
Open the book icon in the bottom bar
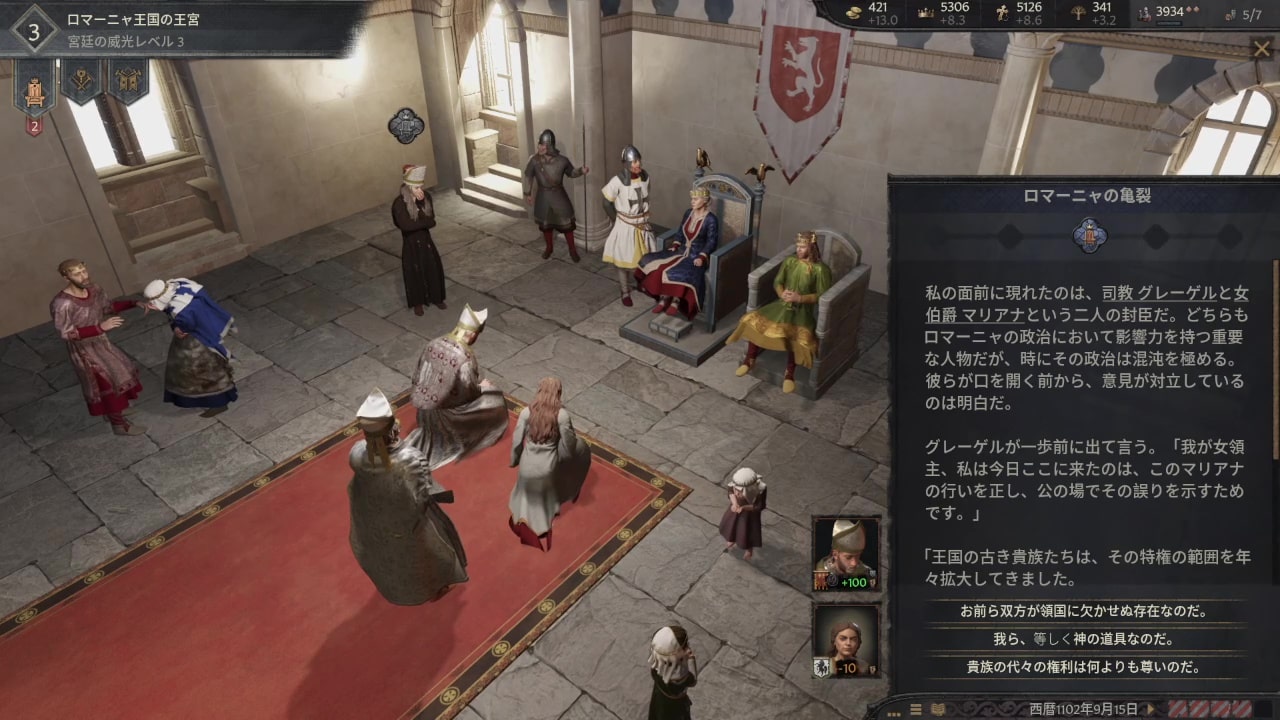[x=938, y=709]
